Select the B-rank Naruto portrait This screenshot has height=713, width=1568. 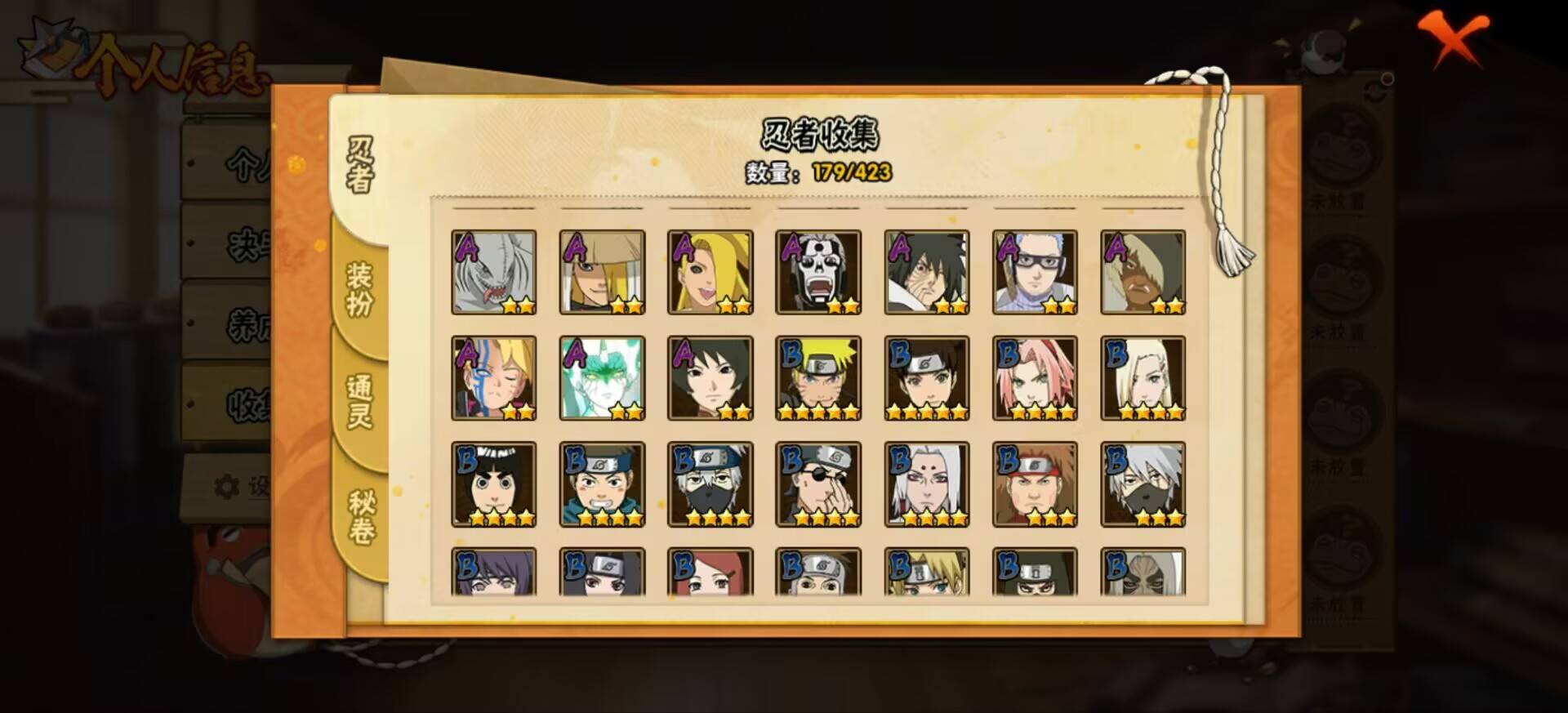(818, 379)
